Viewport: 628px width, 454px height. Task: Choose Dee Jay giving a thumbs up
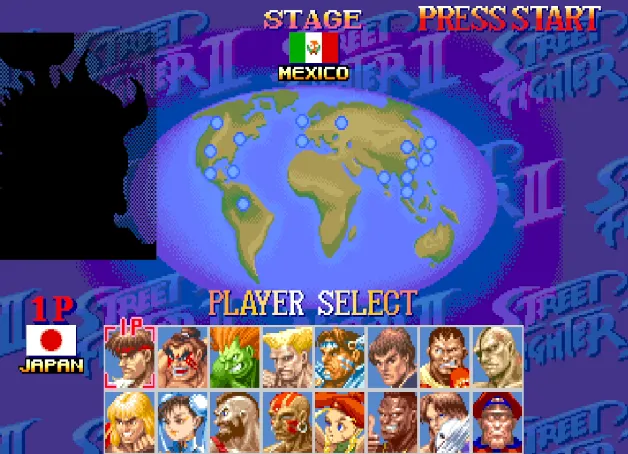(x=391, y=421)
